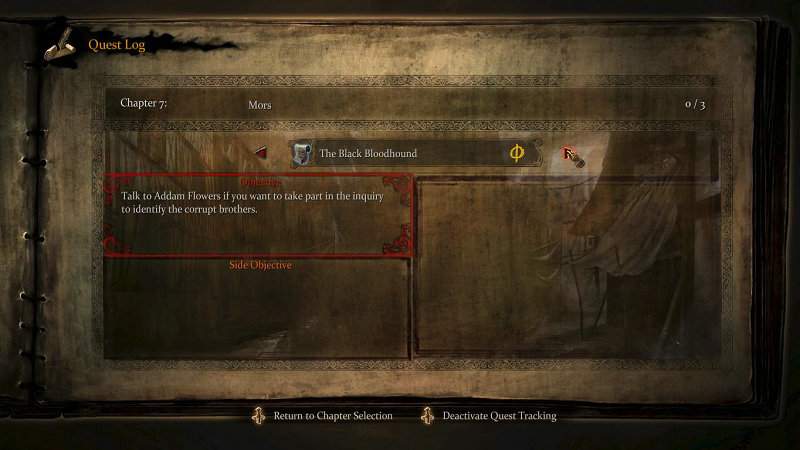Select The Black Bloodhound quest entry
The height and width of the screenshot is (450, 800).
tap(368, 154)
